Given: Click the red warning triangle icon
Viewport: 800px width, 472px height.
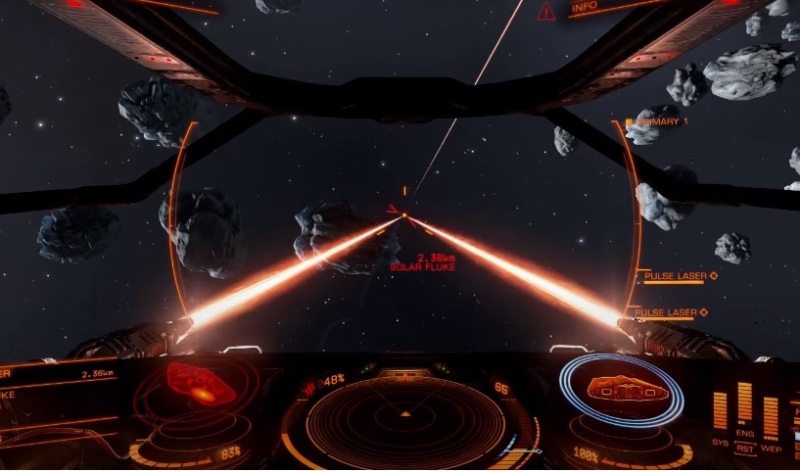Looking at the screenshot, I should (x=546, y=12).
